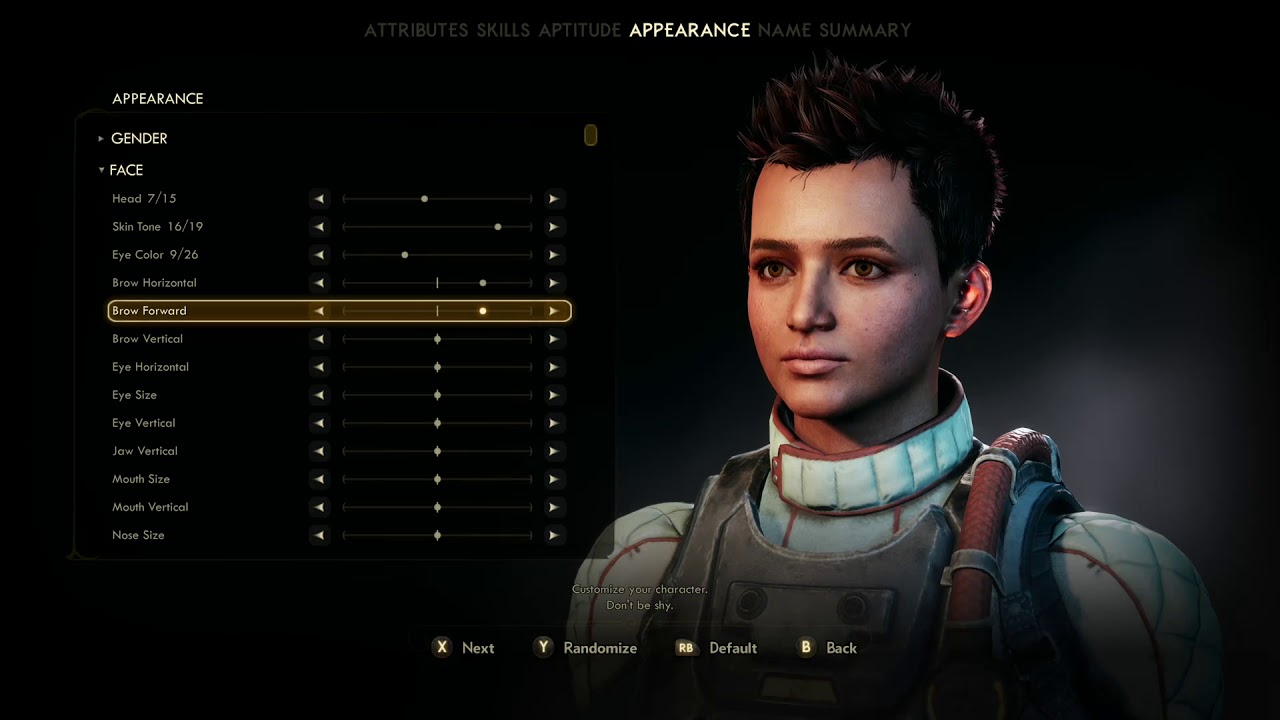Go to the Aptitude tab
Image resolution: width=1280 pixels, height=720 pixels.
click(580, 30)
